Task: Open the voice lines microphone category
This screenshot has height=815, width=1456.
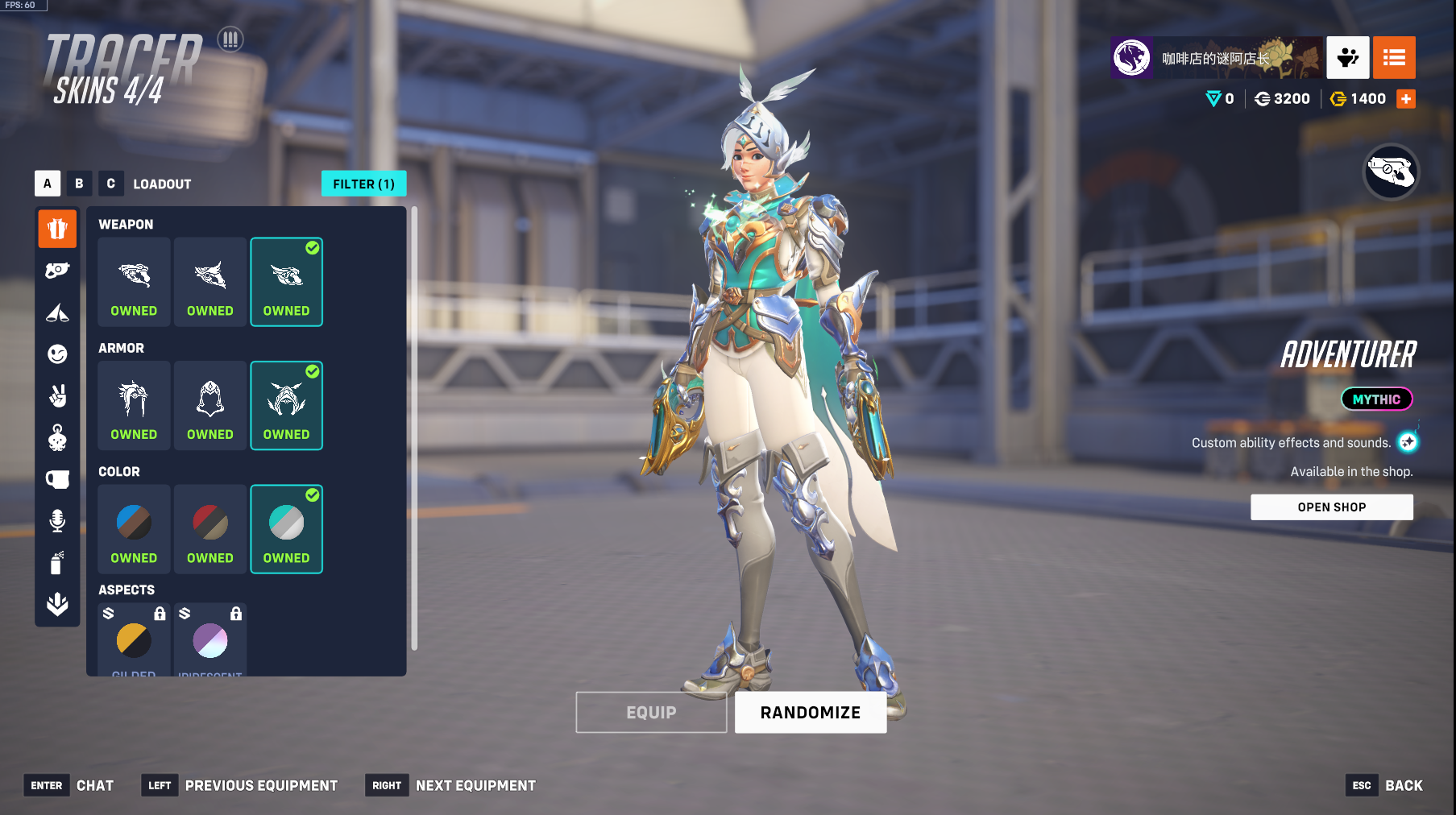Action: [x=57, y=521]
